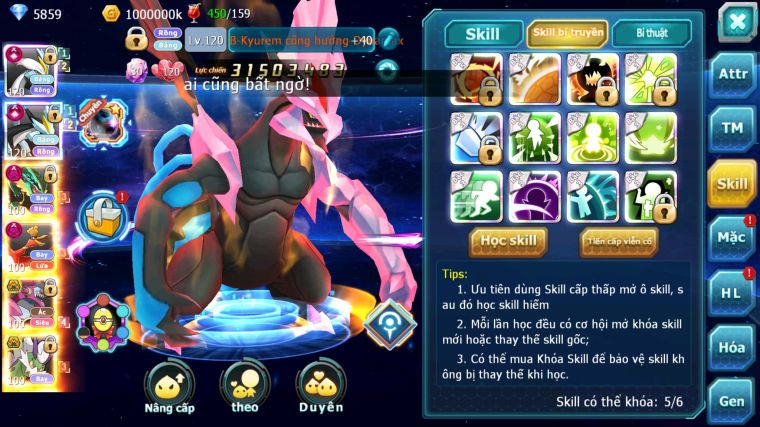
Task: Tap the Nâng cấp upgrade button
Action: (169, 388)
